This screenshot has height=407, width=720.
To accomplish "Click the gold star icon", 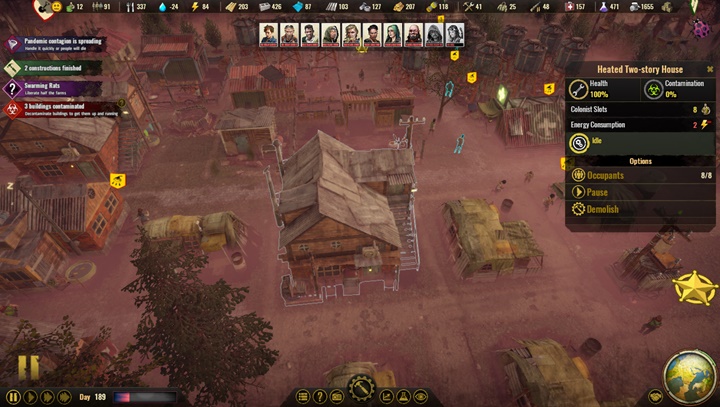I will click(693, 289).
